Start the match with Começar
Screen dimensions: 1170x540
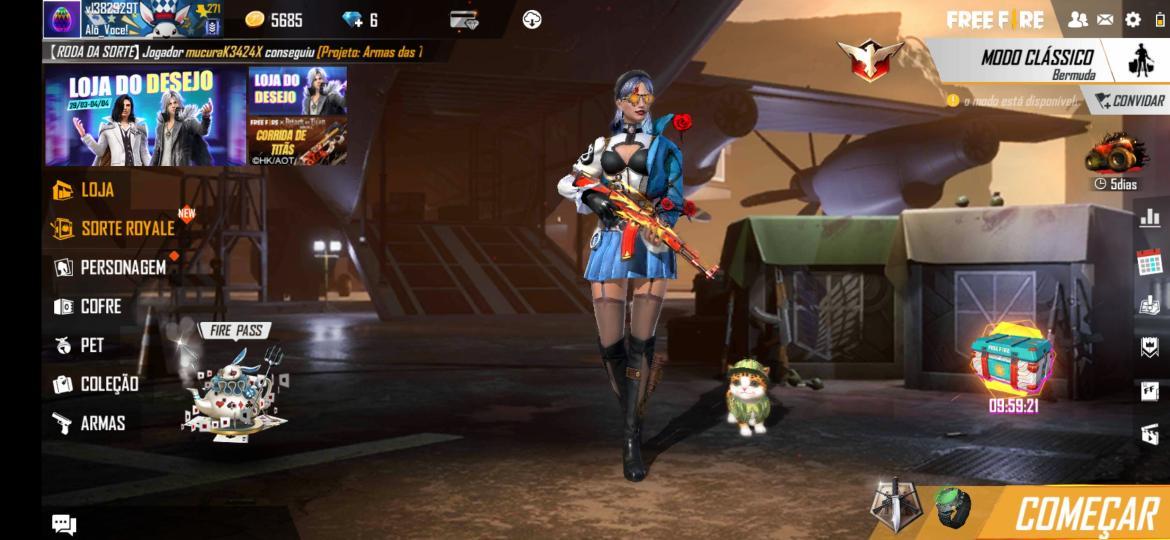tap(1085, 514)
